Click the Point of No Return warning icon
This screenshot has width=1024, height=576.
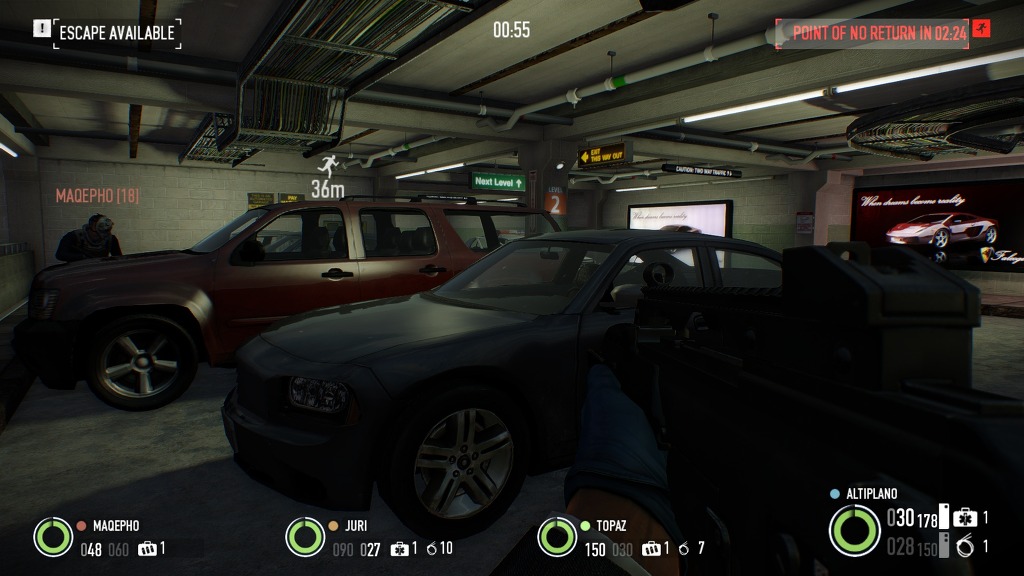pos(981,32)
